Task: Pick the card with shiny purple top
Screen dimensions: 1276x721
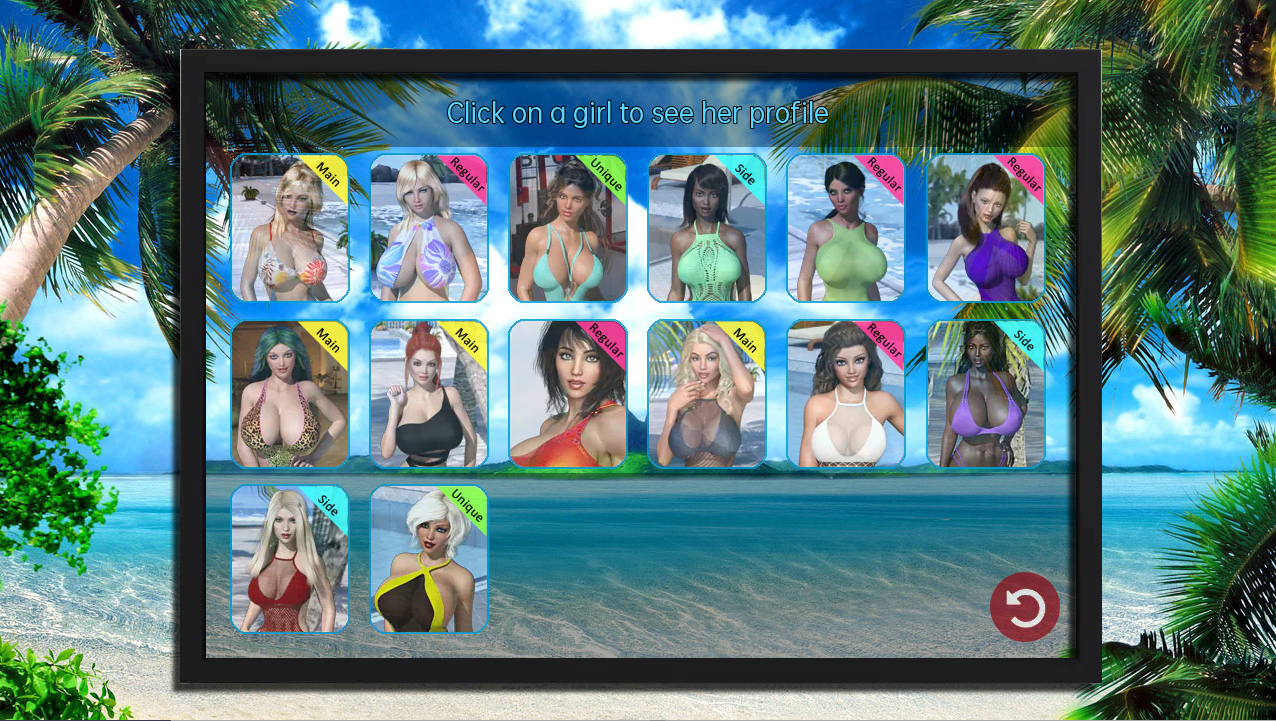Action: click(x=986, y=228)
